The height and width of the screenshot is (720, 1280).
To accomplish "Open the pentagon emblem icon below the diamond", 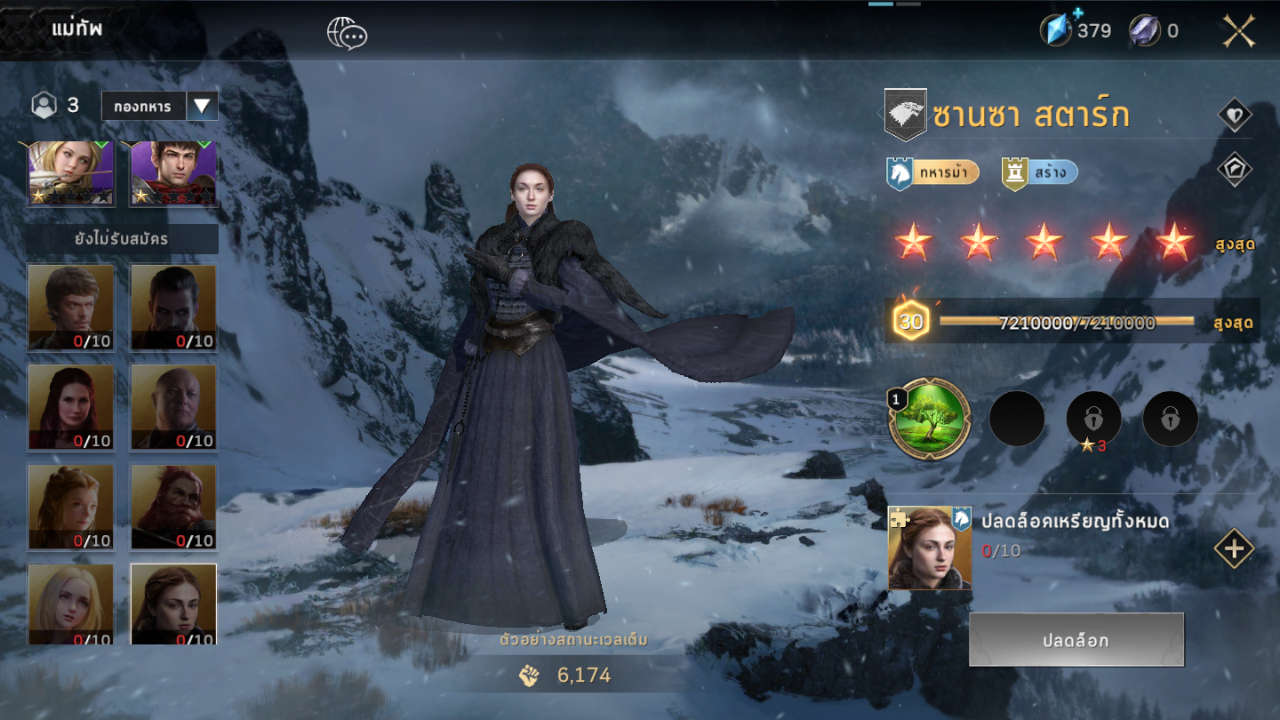I will (1235, 168).
